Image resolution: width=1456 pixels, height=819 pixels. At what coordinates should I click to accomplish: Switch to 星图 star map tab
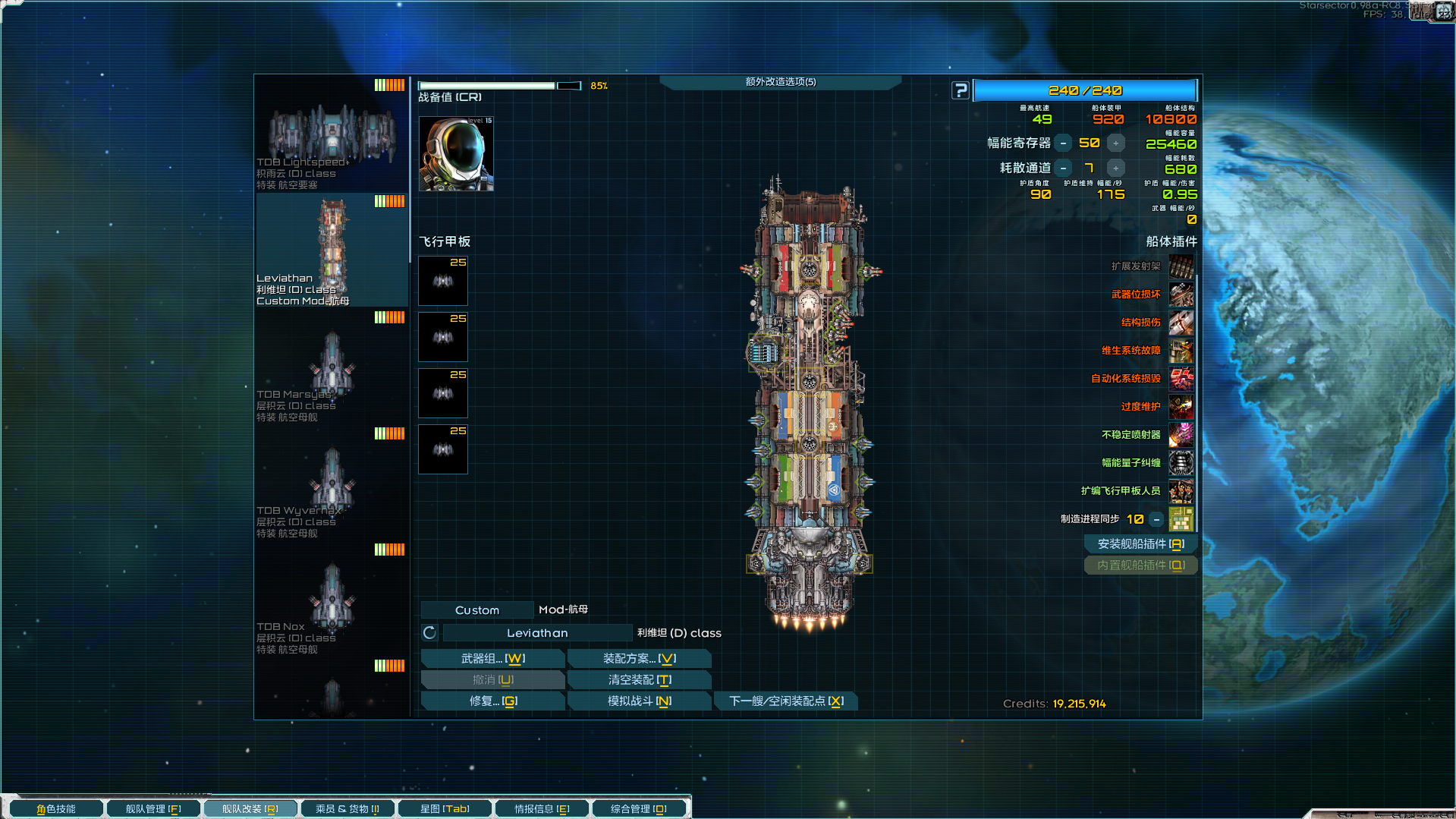point(445,809)
